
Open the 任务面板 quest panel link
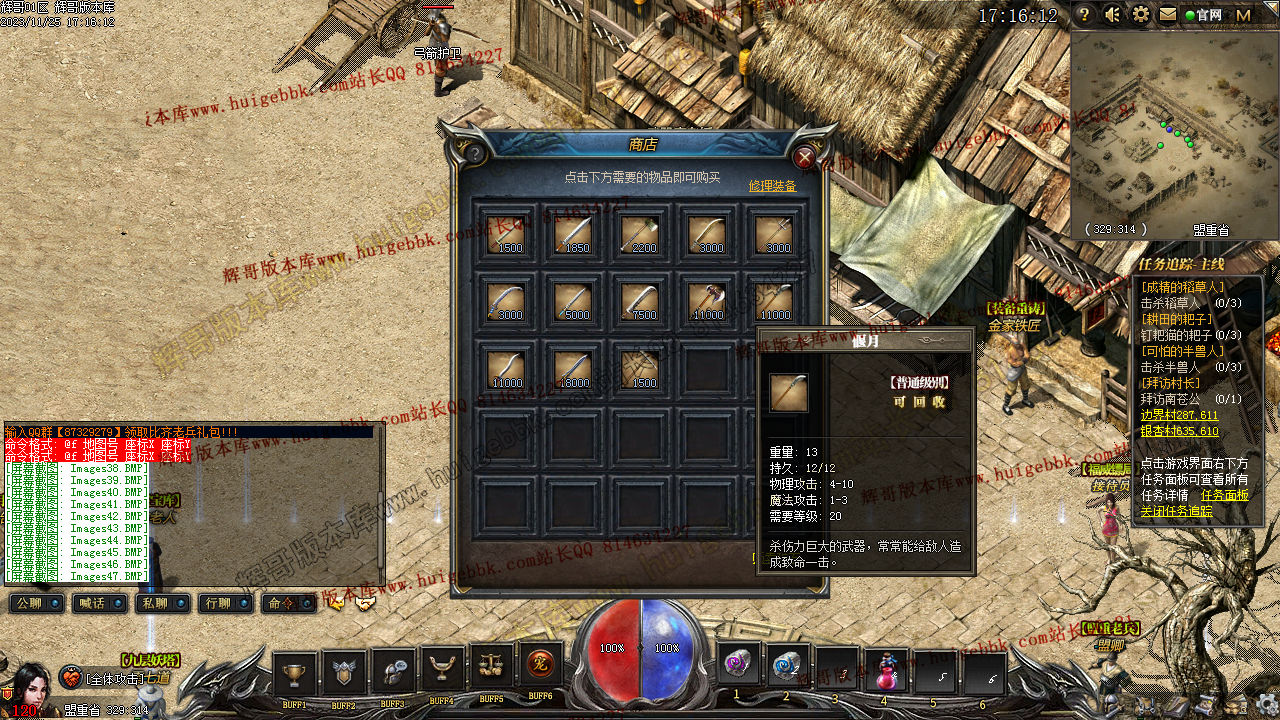[x=1224, y=495]
